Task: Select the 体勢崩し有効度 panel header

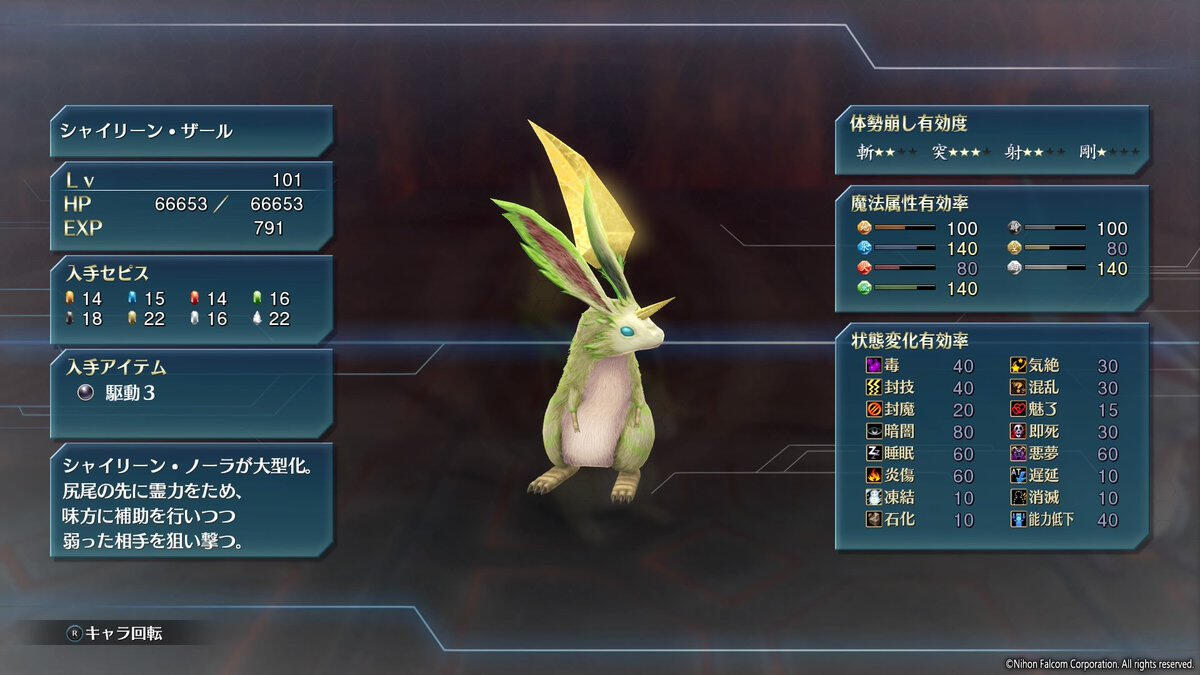Action: [908, 124]
